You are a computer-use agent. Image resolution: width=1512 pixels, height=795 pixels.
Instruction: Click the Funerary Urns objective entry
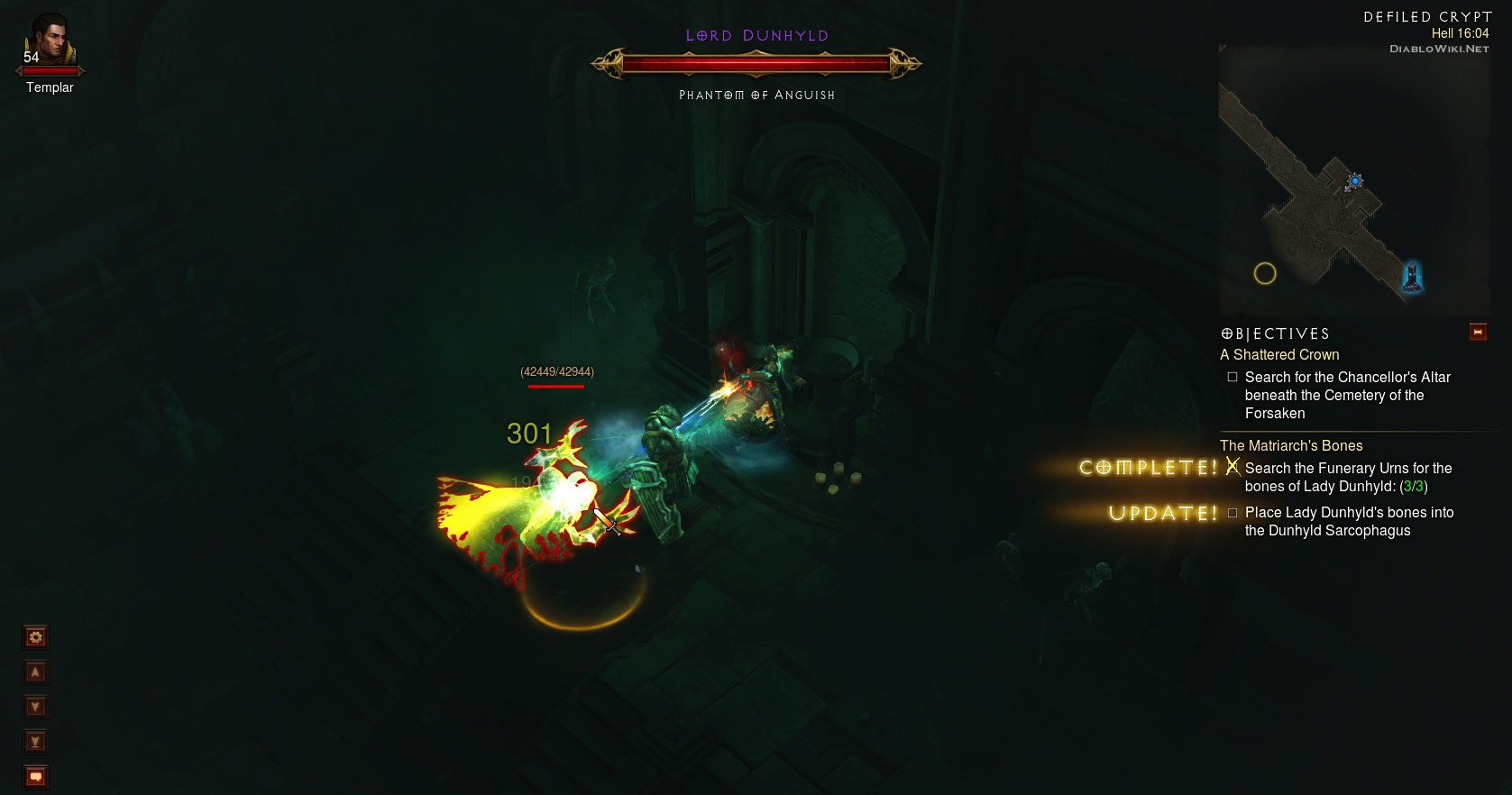tap(1348, 477)
